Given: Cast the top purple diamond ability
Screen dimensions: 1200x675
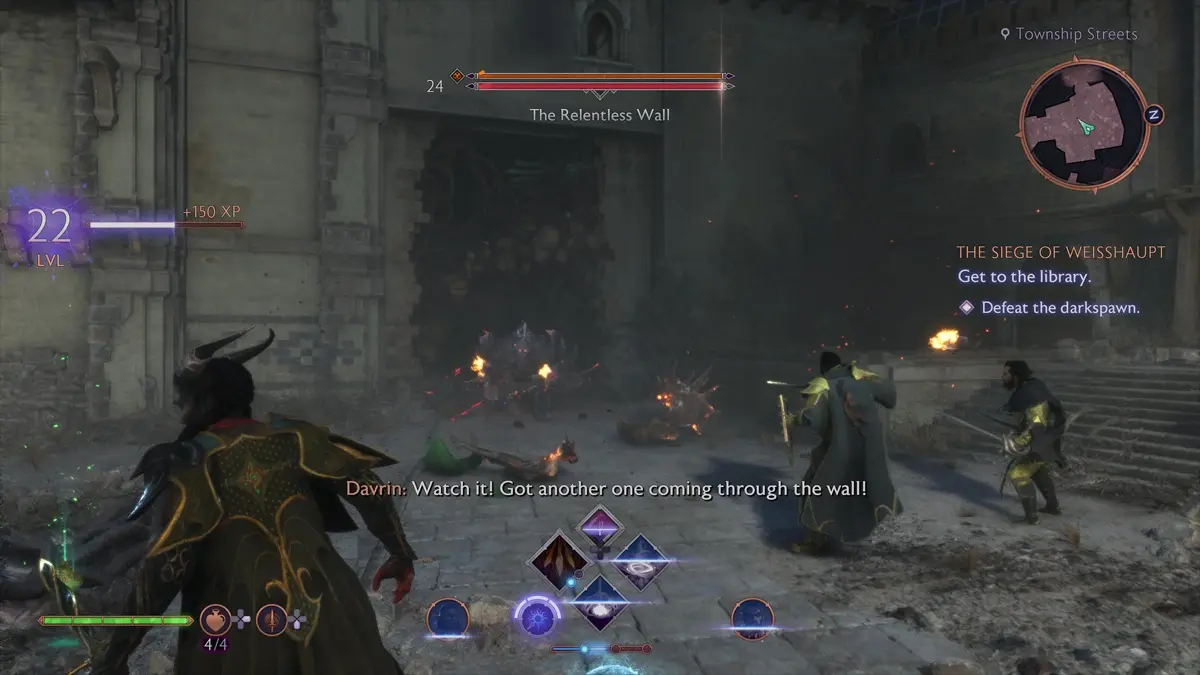Looking at the screenshot, I should tap(599, 527).
